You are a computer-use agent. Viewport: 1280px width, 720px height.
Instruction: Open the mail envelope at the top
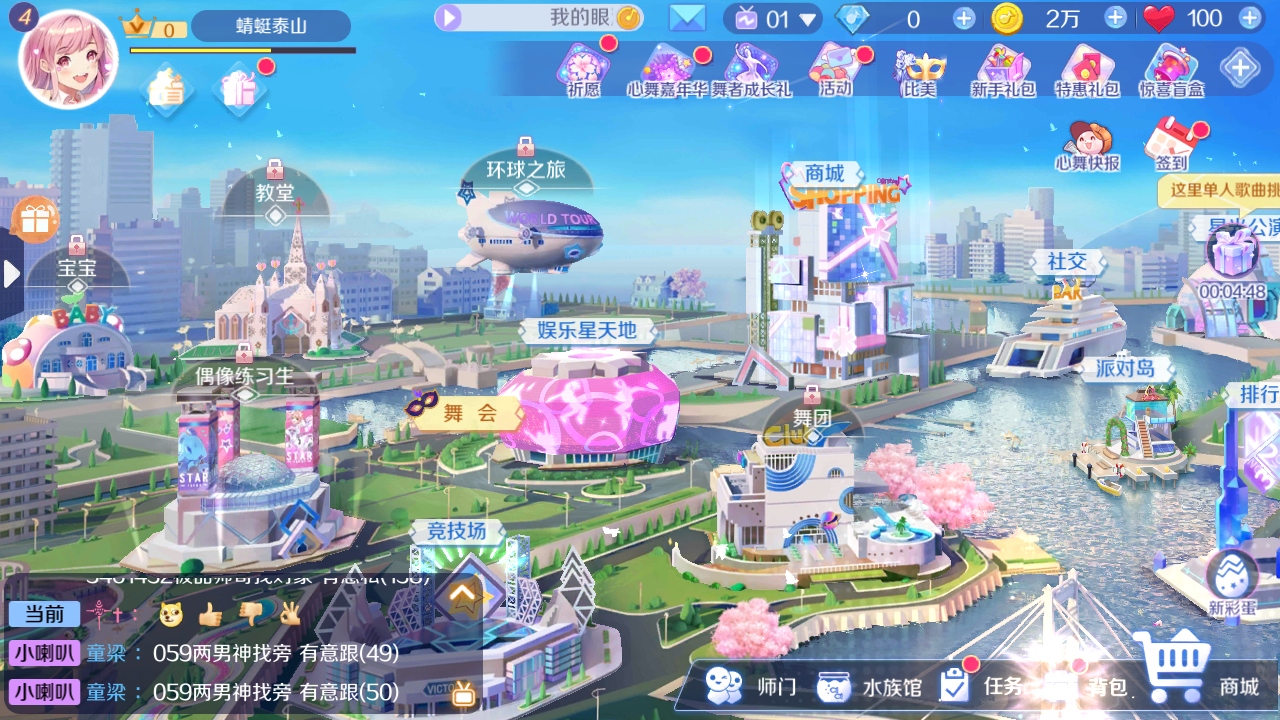click(686, 18)
